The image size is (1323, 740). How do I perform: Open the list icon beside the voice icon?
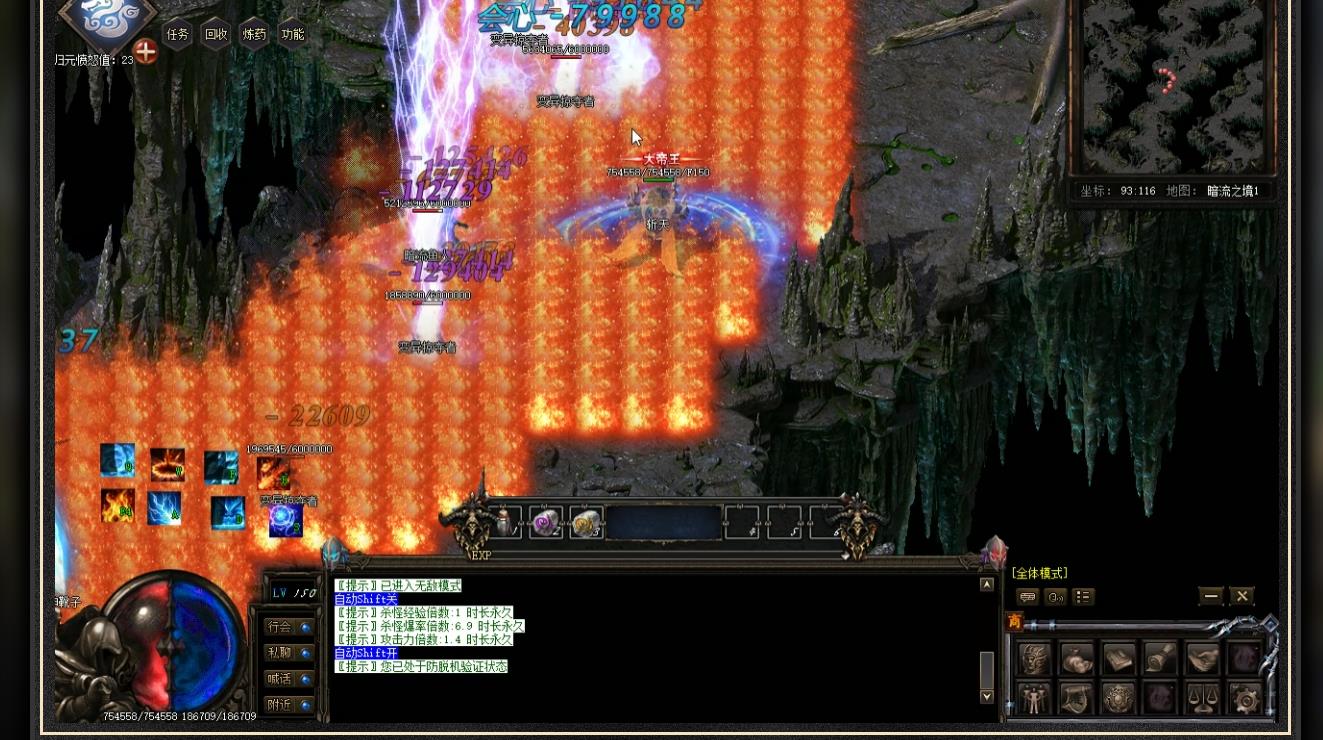pos(1083,597)
